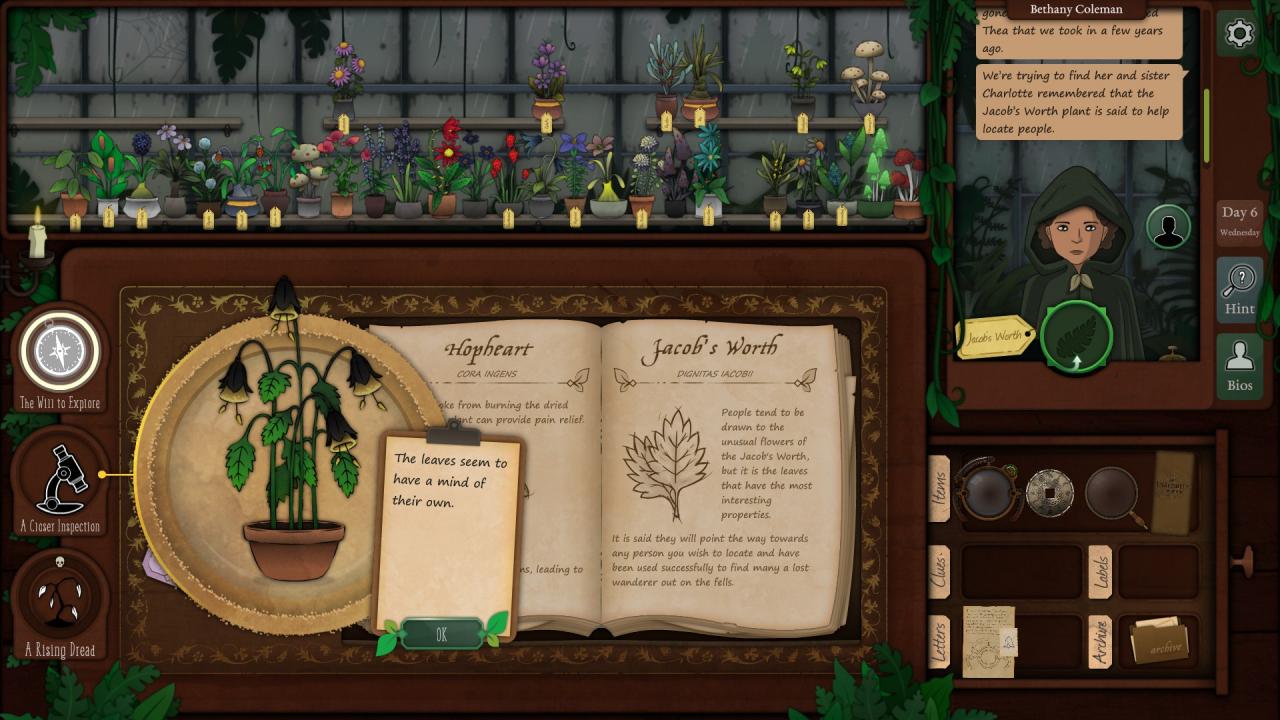Viewport: 1280px width, 720px height.
Task: Open the customer silhouette portrait icon
Action: tap(1167, 227)
